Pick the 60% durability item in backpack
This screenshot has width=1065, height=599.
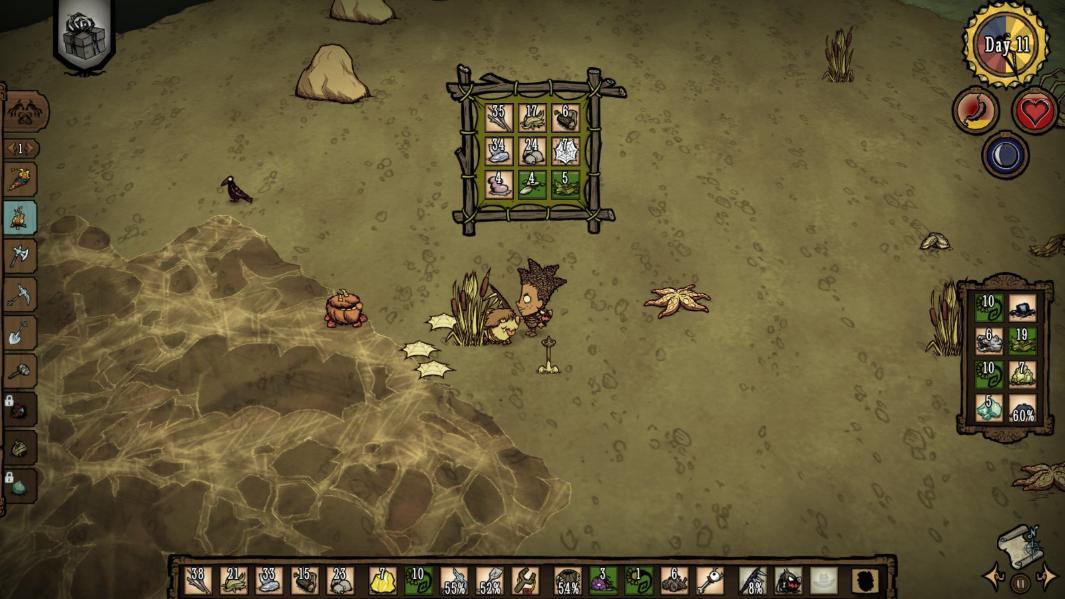coord(1021,407)
